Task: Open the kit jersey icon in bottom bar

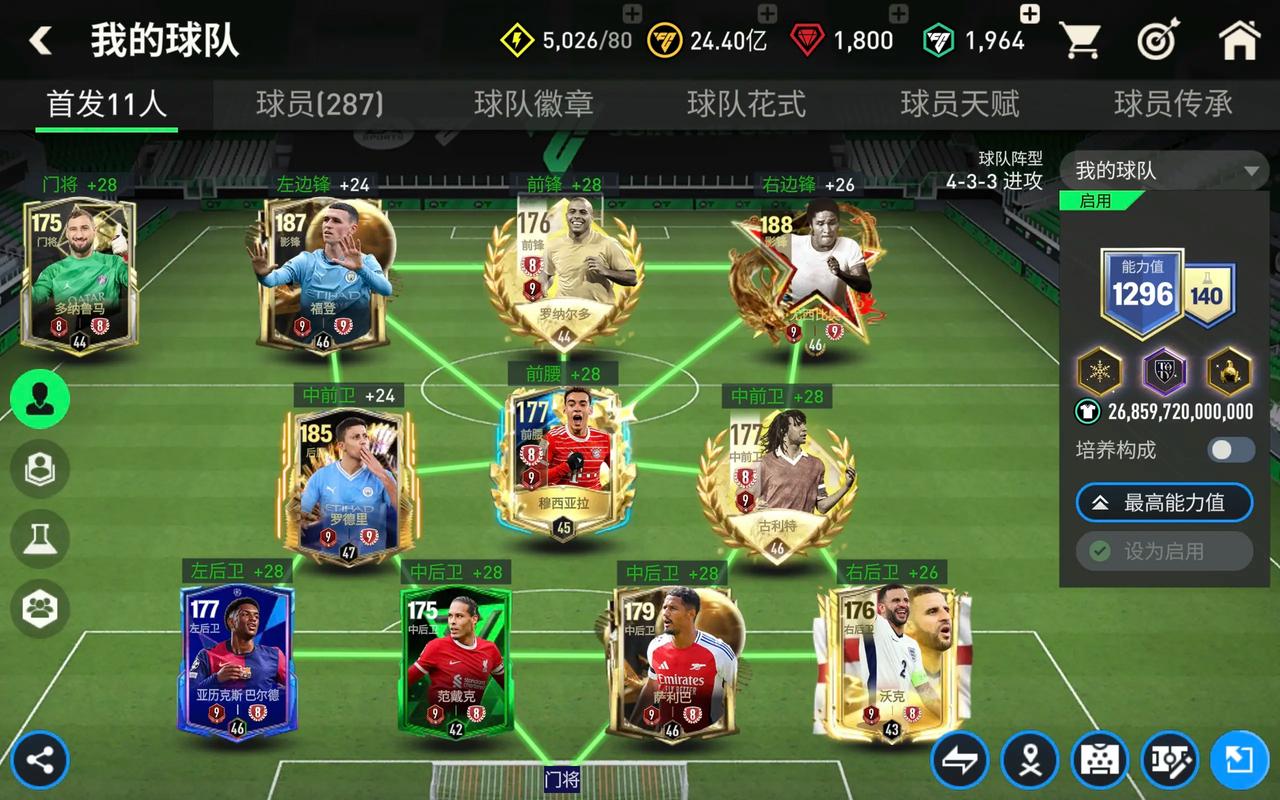Action: [1098, 760]
